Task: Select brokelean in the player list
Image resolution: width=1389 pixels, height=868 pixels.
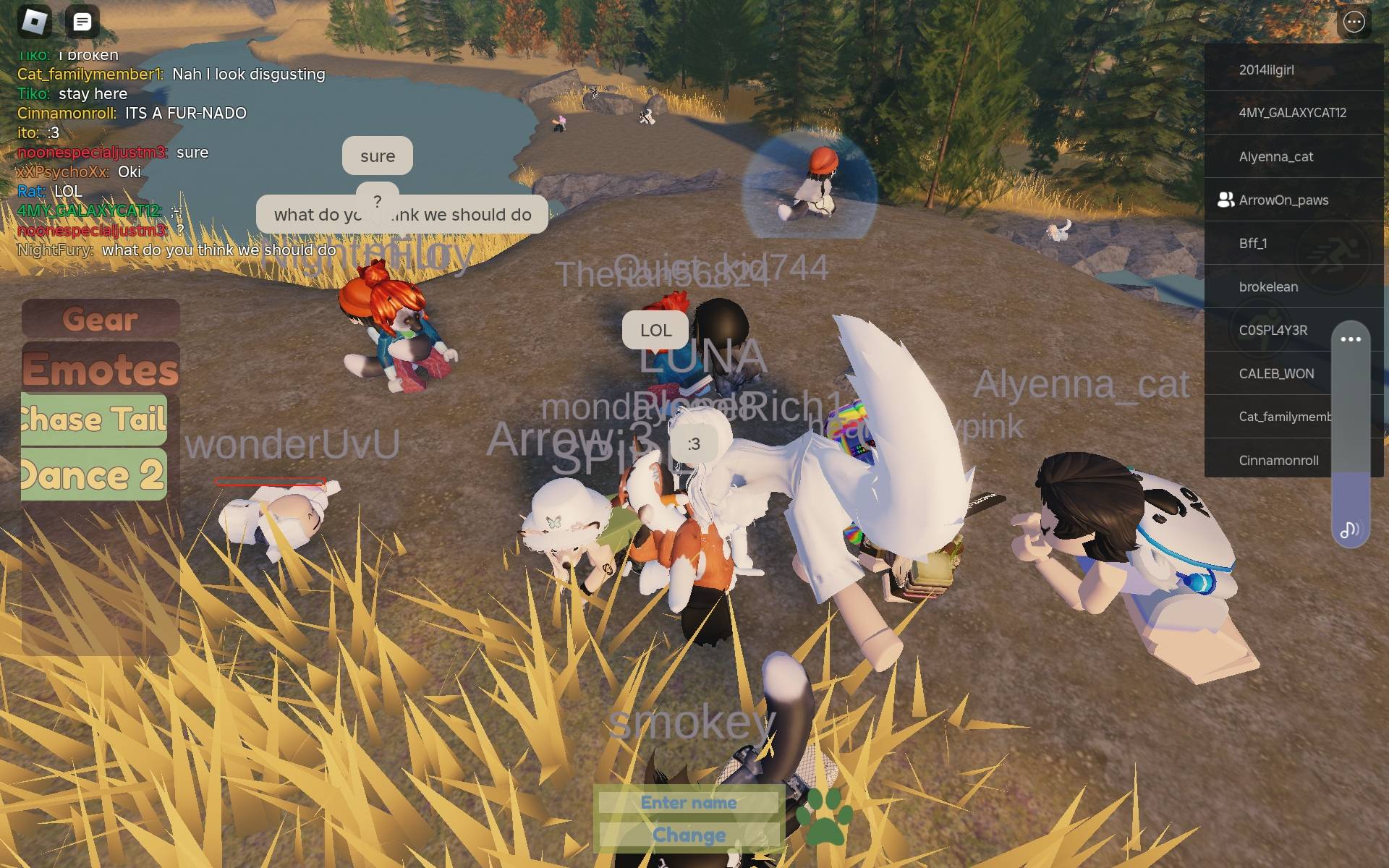Action: point(1268,286)
